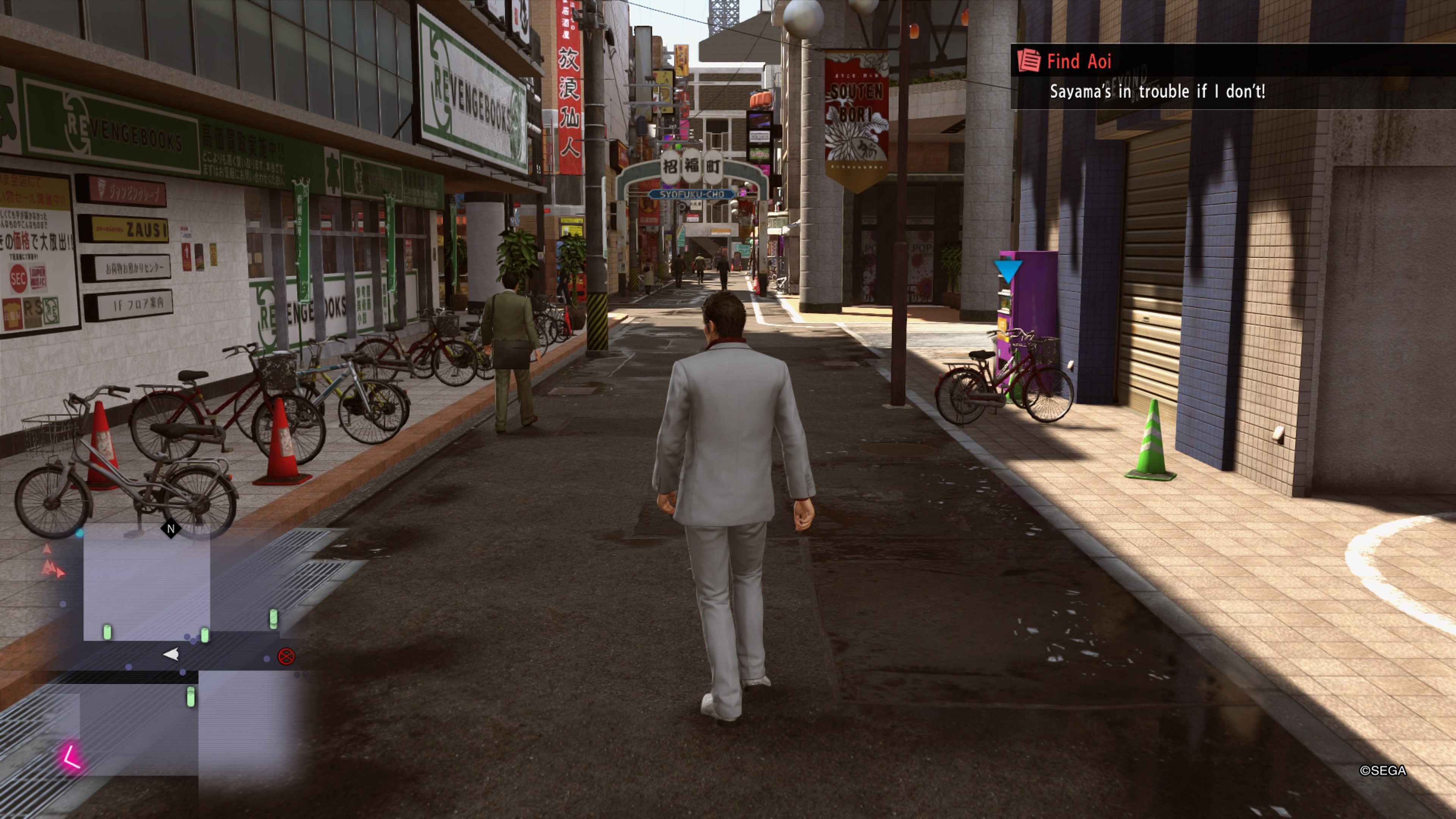Select the Find Aoi mission title text
Image resolution: width=1456 pixels, height=819 pixels.
click(1079, 61)
